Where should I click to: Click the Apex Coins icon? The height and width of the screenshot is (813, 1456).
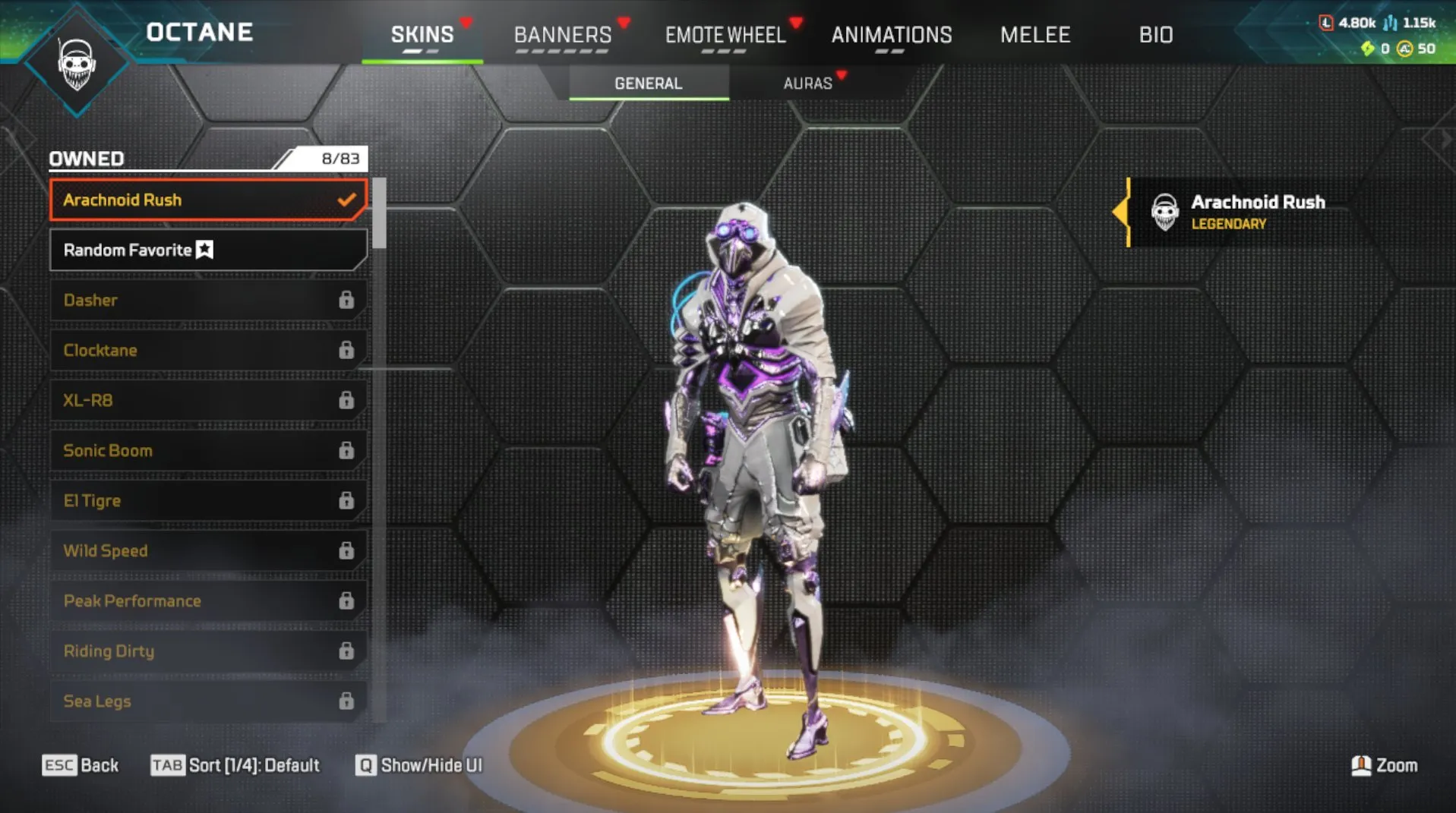1402,49
